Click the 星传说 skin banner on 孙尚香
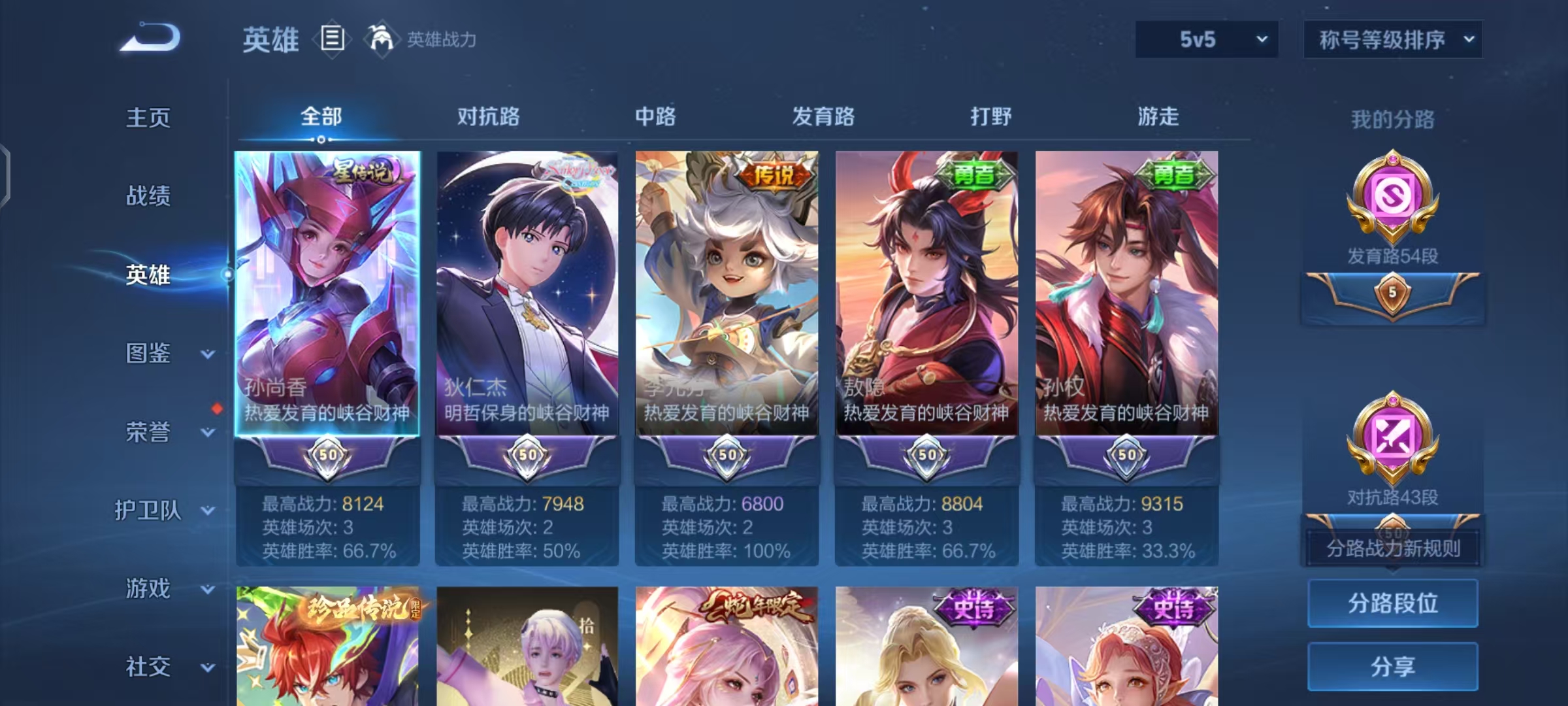The image size is (1568, 706). coord(363,171)
